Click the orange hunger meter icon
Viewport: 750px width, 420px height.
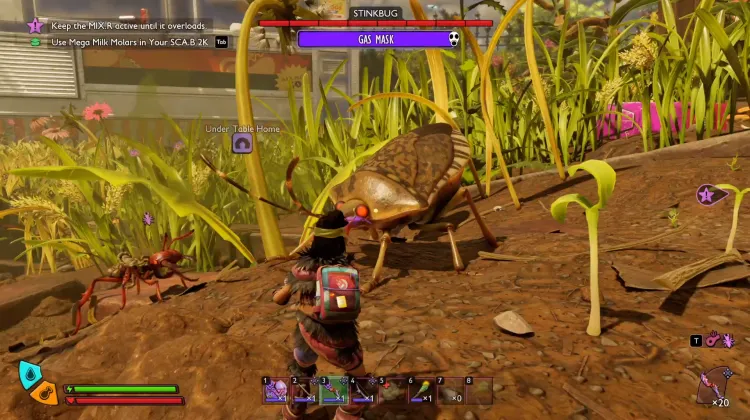44,392
